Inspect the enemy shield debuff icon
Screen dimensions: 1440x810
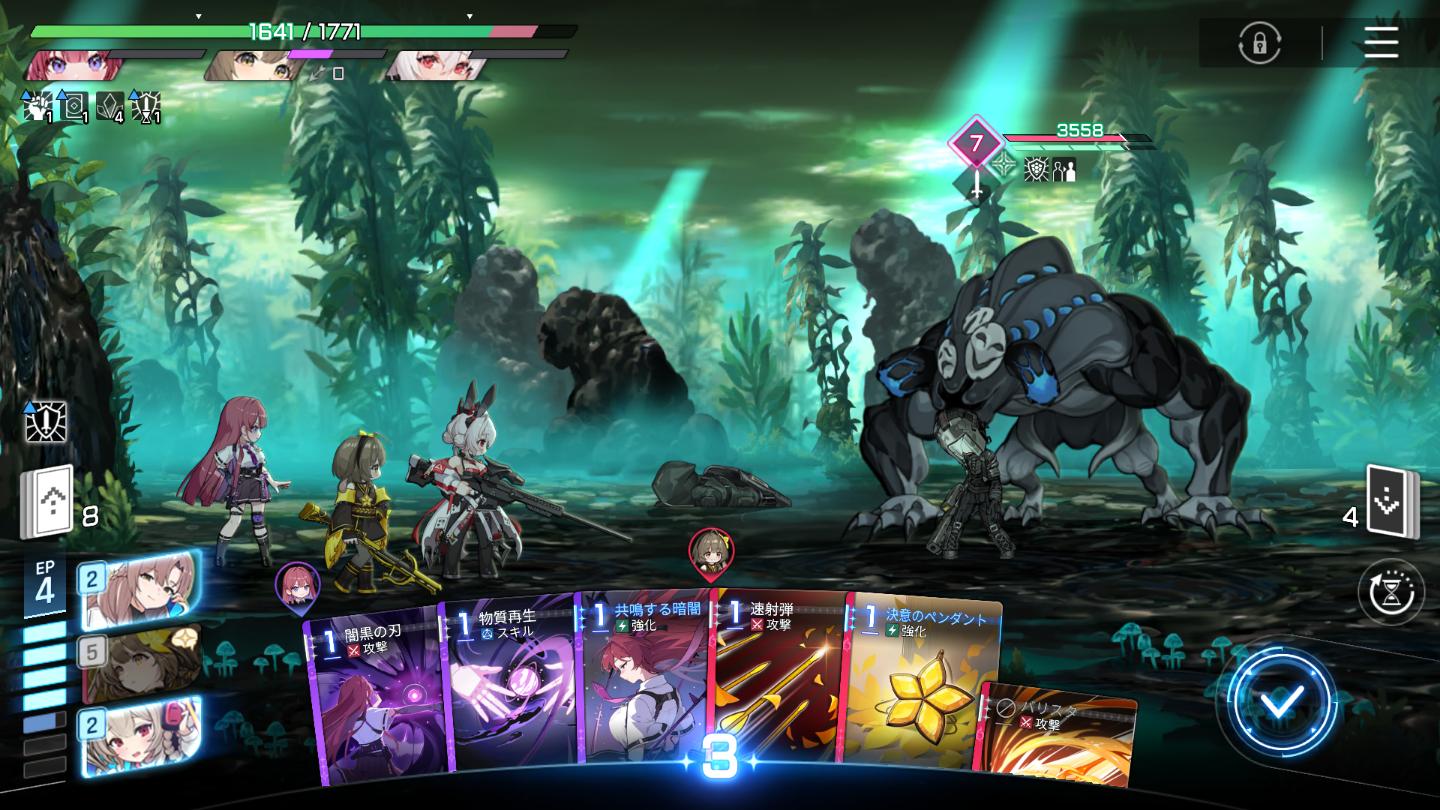(1036, 169)
